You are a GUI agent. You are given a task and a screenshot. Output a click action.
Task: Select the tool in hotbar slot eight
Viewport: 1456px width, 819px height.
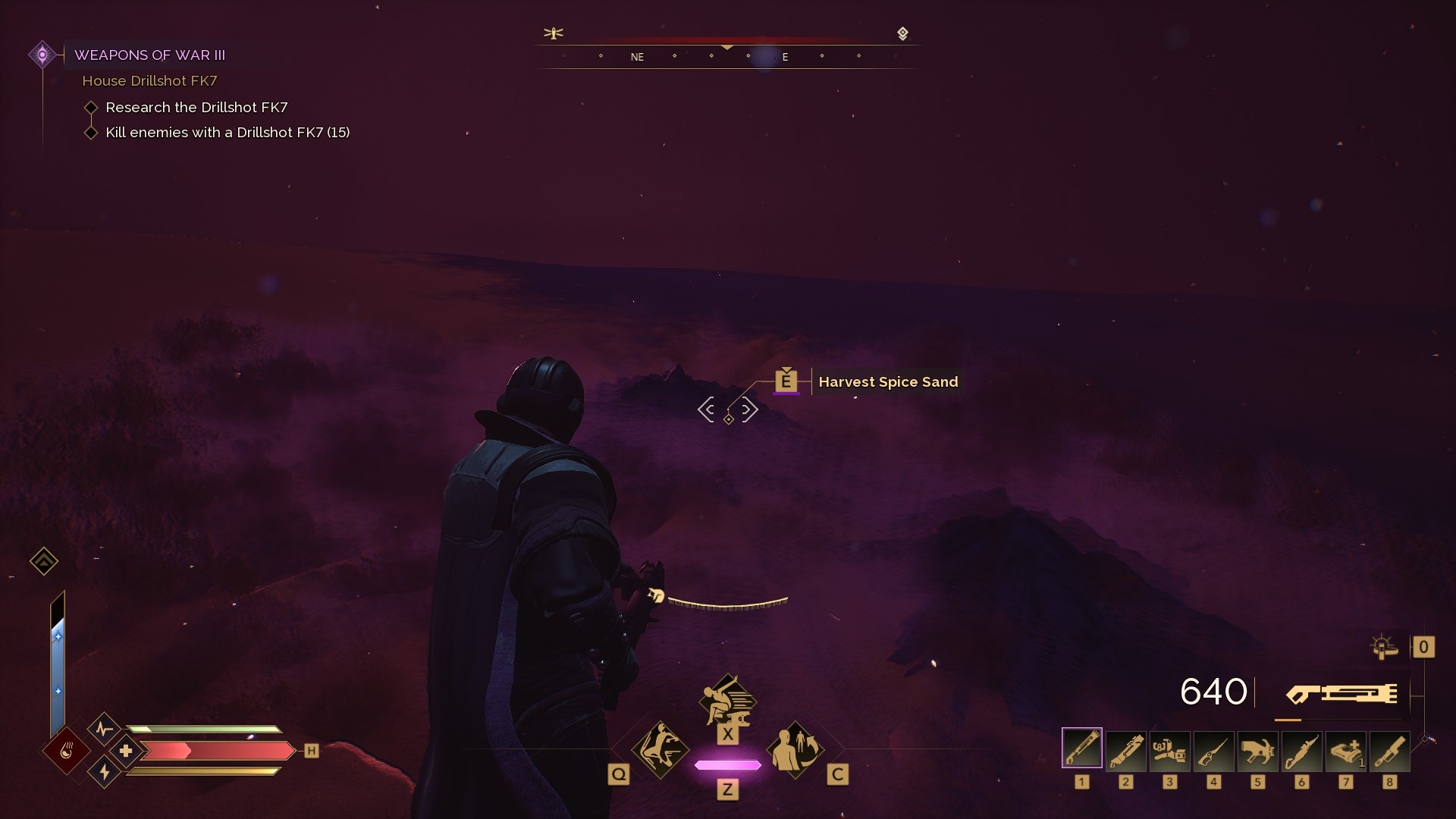coord(1390,750)
